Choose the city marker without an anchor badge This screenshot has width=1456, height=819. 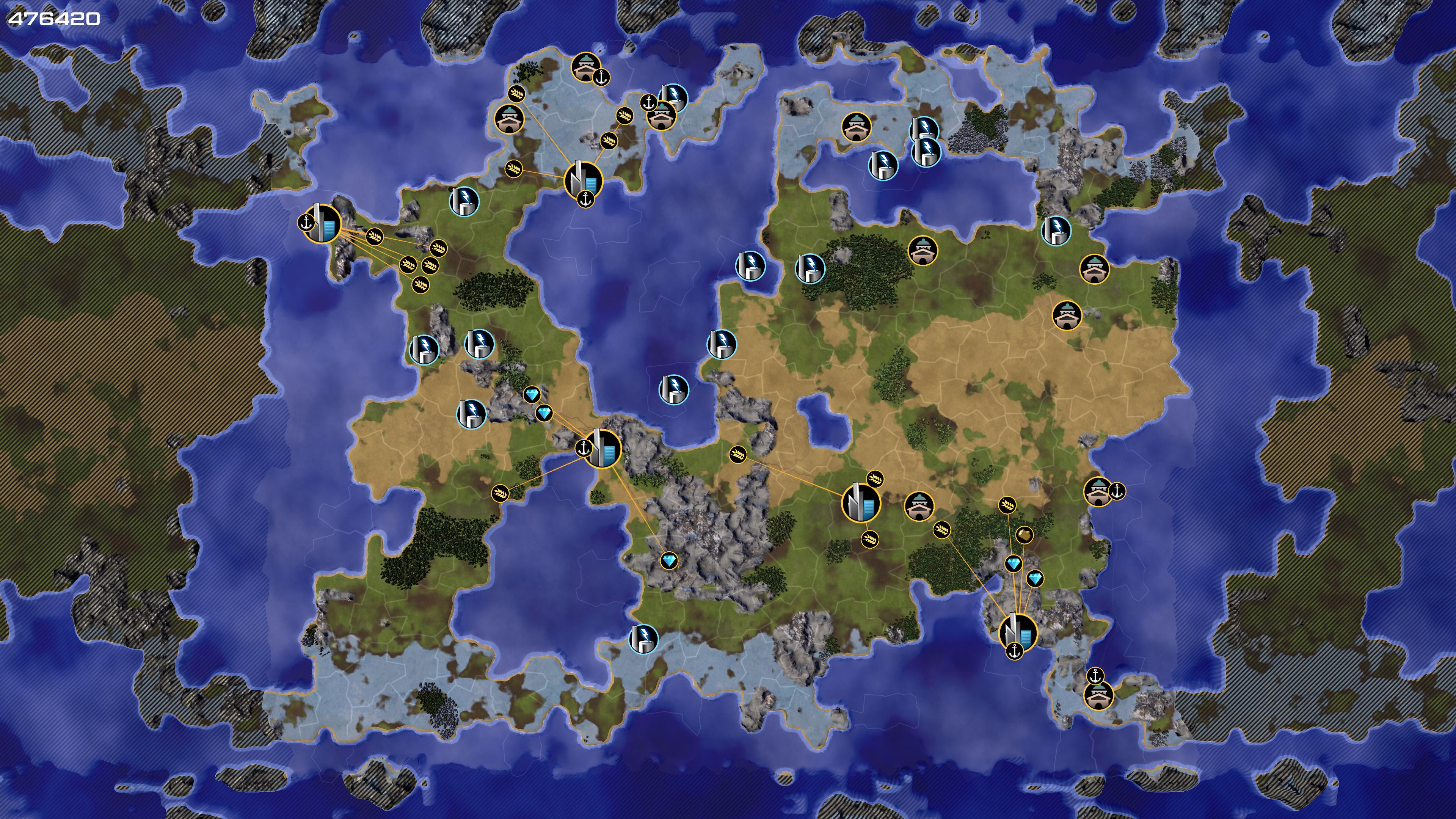861,502
